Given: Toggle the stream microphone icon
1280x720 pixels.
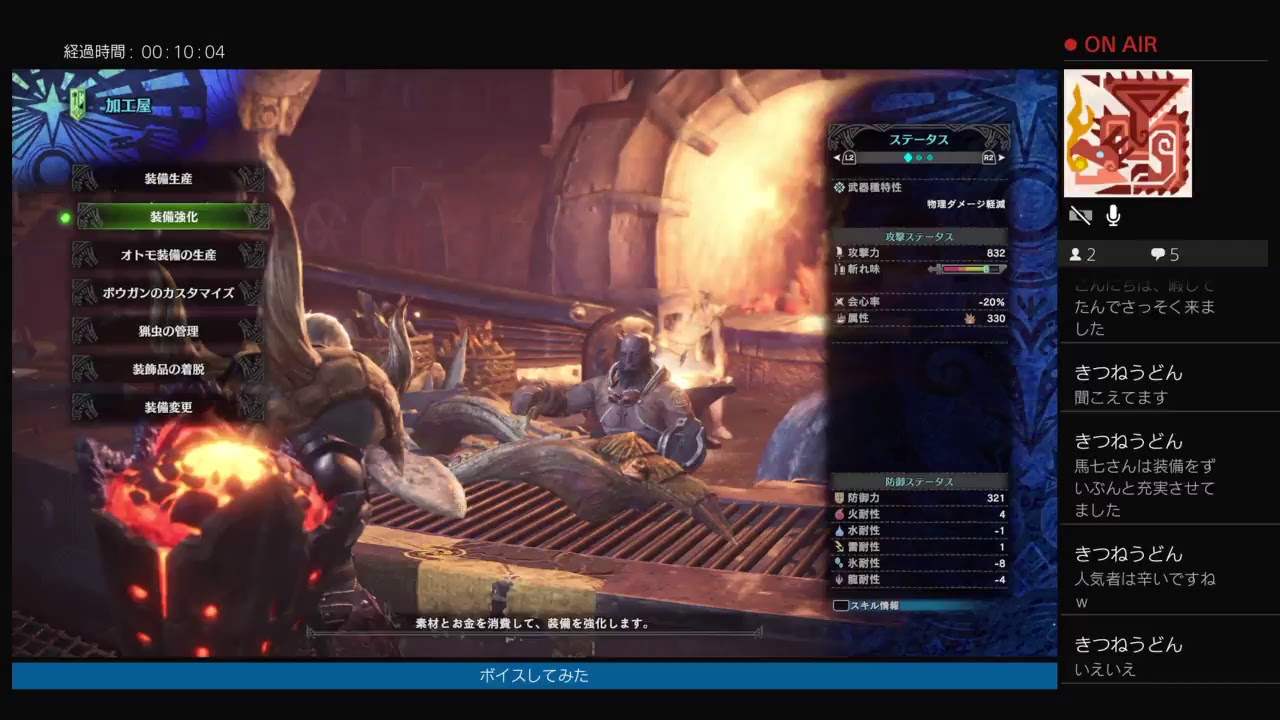Looking at the screenshot, I should 1113,215.
